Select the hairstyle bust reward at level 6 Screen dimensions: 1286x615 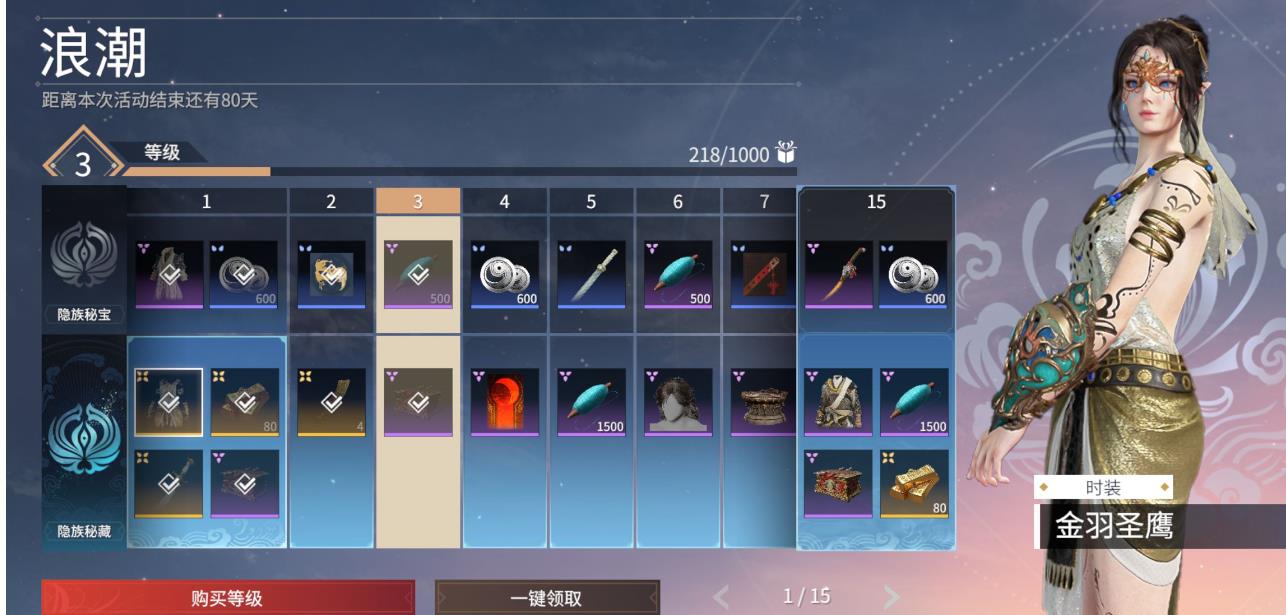pyautogui.click(x=678, y=402)
